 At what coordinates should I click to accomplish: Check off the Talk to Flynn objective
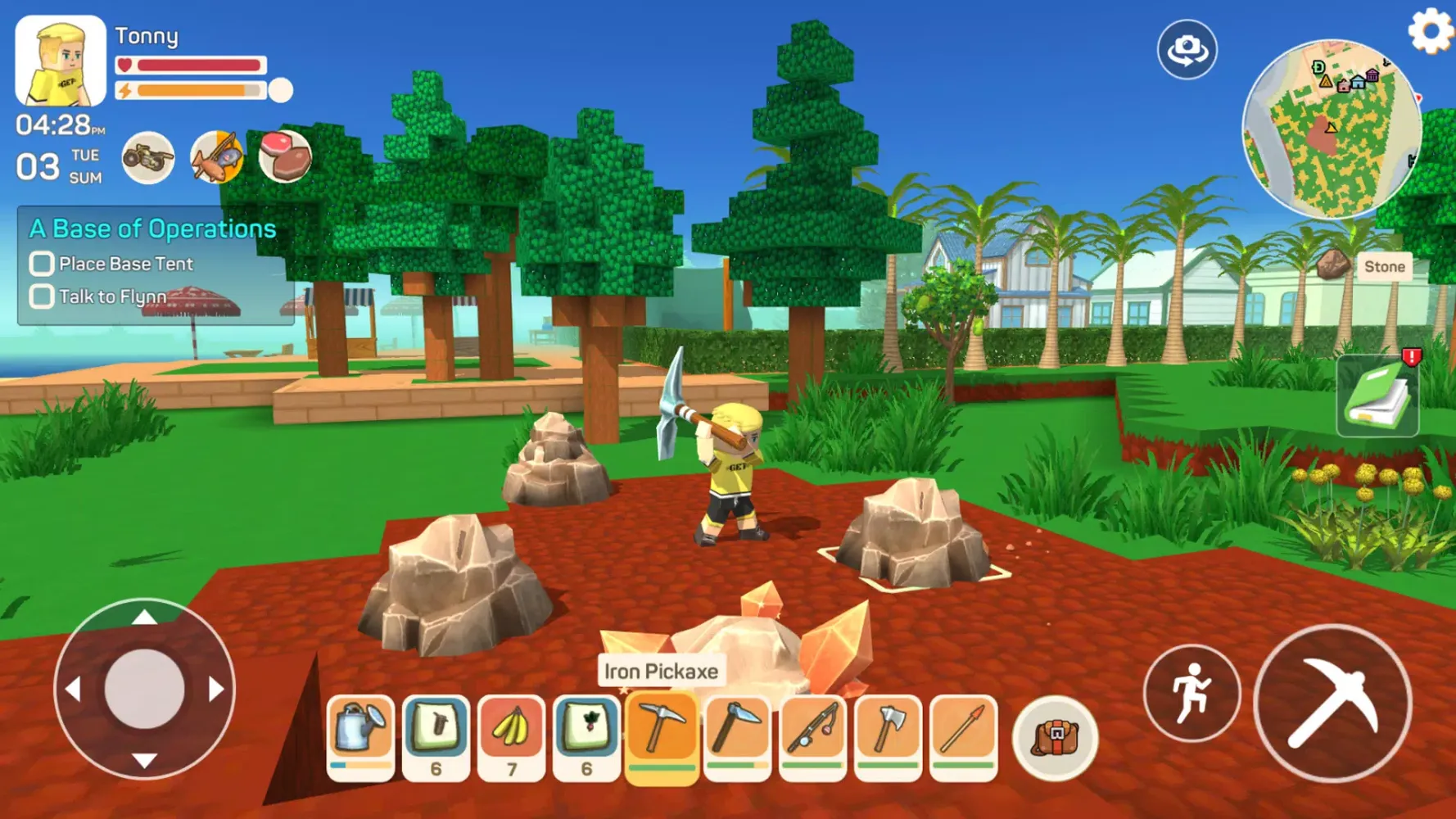(x=40, y=296)
